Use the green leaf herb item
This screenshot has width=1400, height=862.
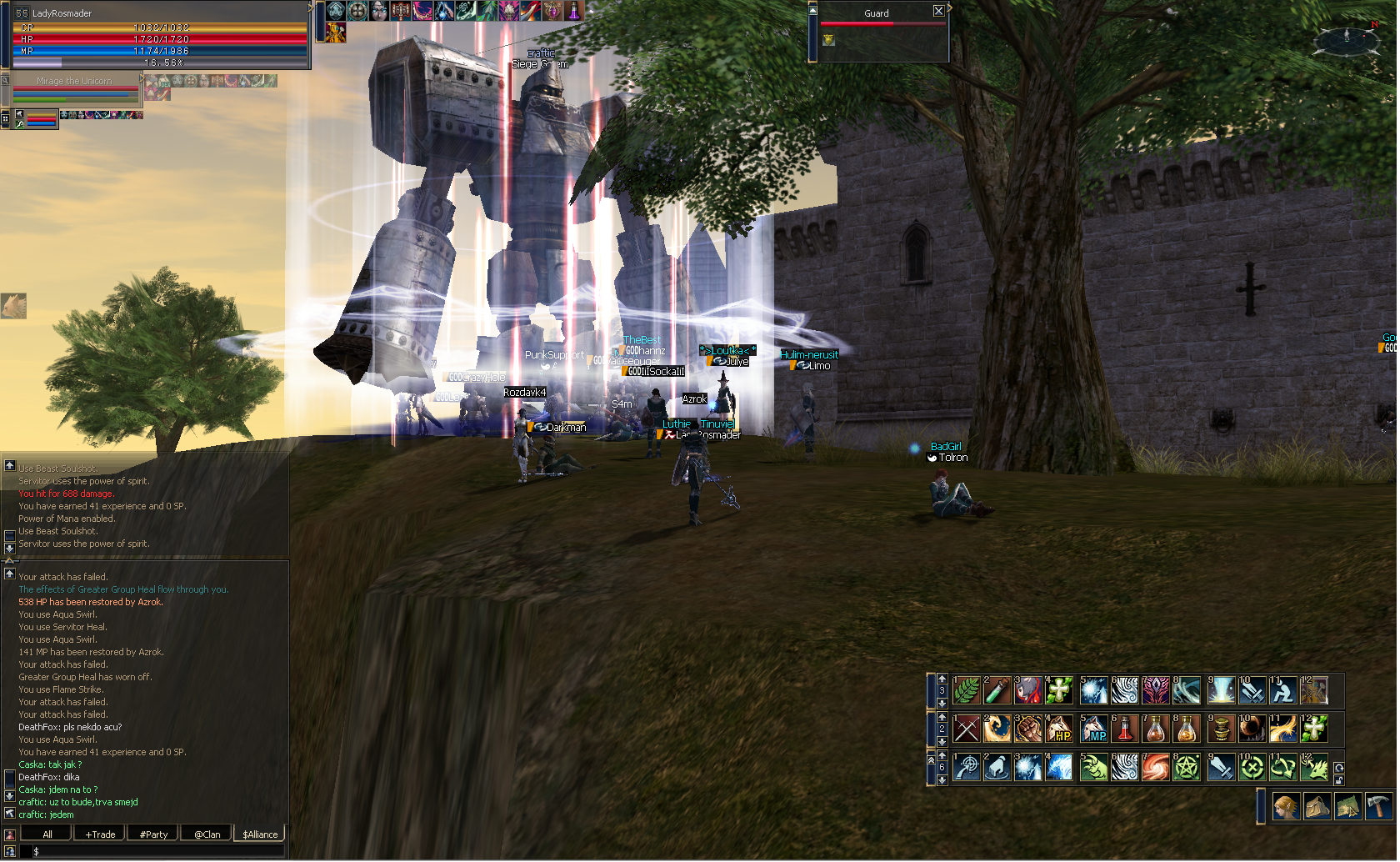(967, 690)
